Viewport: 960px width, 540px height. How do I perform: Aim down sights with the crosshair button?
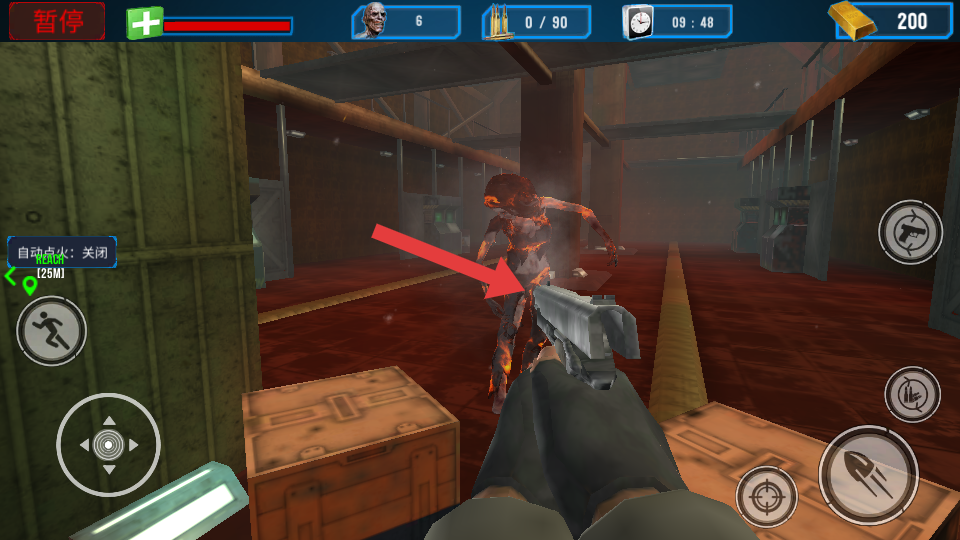click(x=767, y=496)
